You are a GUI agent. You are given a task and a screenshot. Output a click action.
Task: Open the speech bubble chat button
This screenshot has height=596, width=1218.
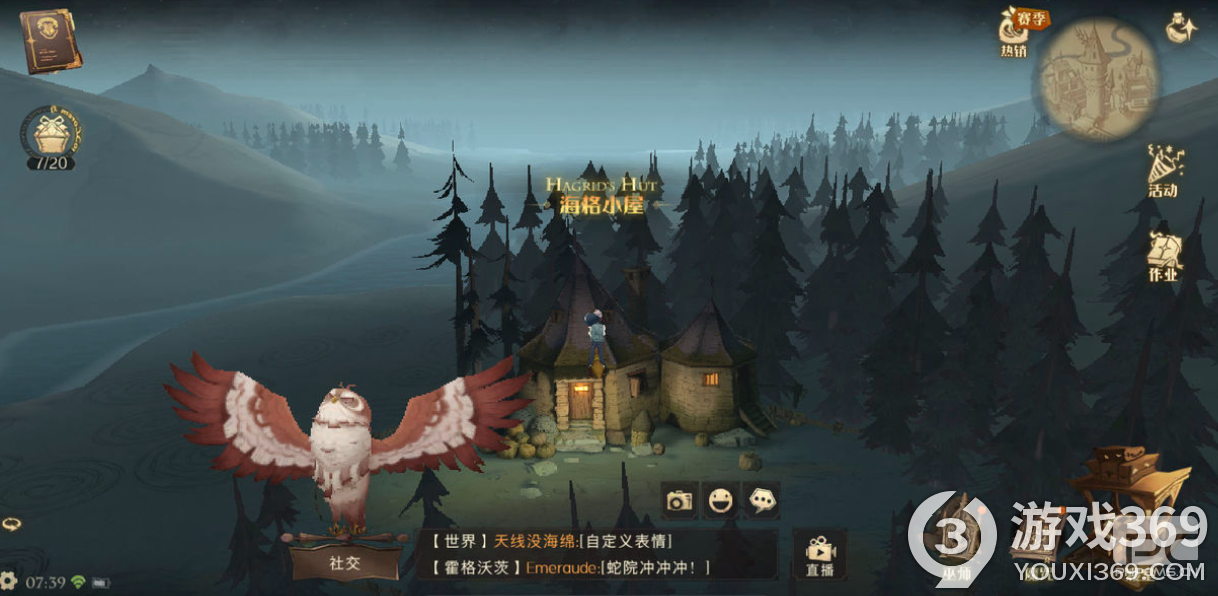pyautogui.click(x=762, y=501)
